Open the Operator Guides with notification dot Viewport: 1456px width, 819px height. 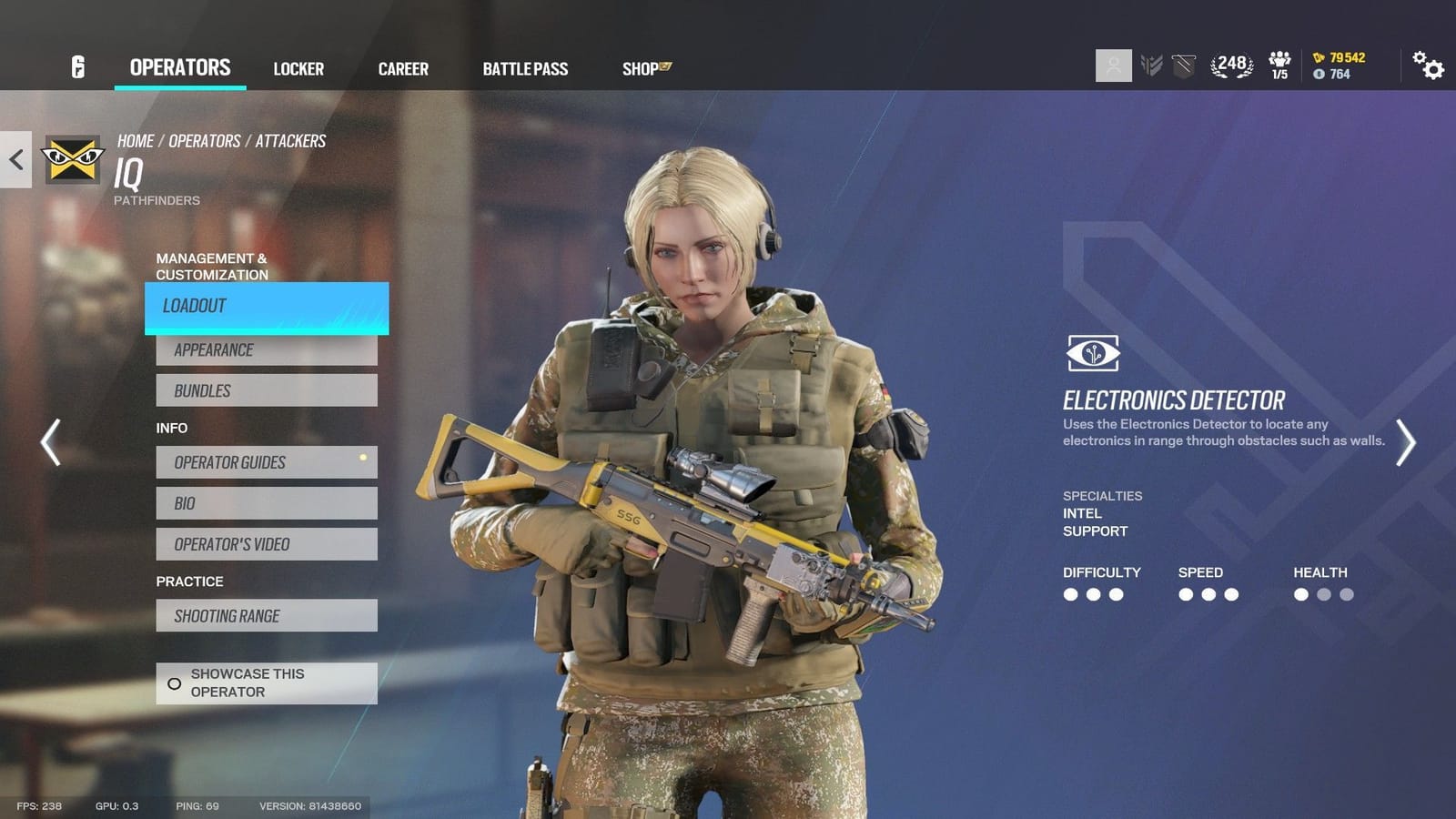[266, 462]
